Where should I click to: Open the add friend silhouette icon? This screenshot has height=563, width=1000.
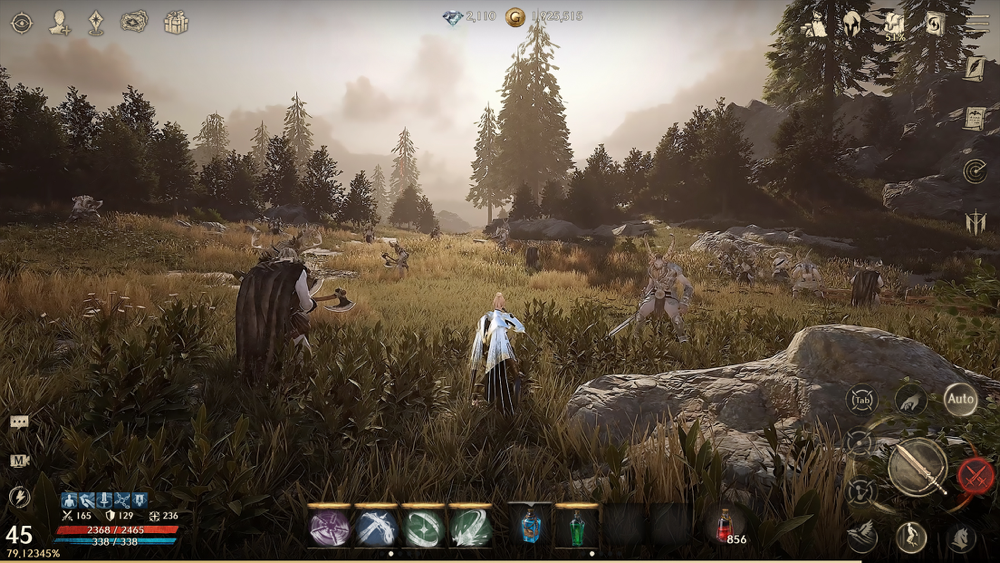point(59,22)
